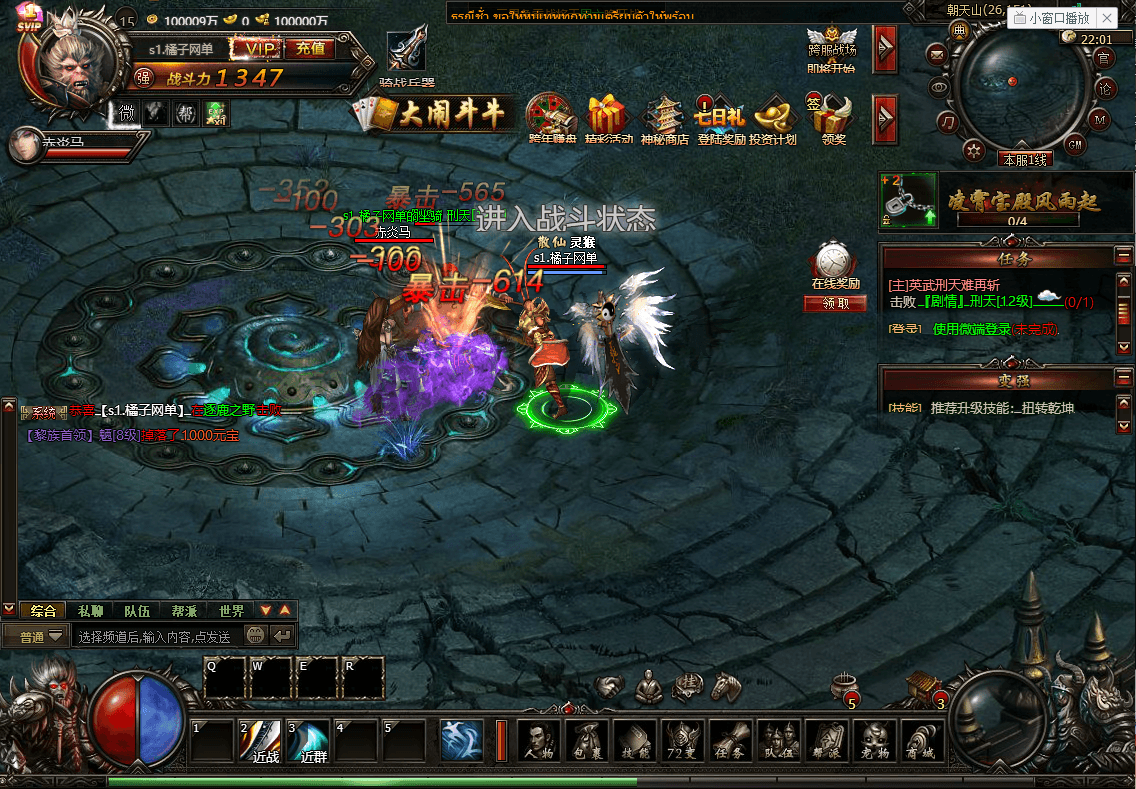The image size is (1136, 789).
Task: Open the 包裹 bag inventory
Action: [588, 742]
